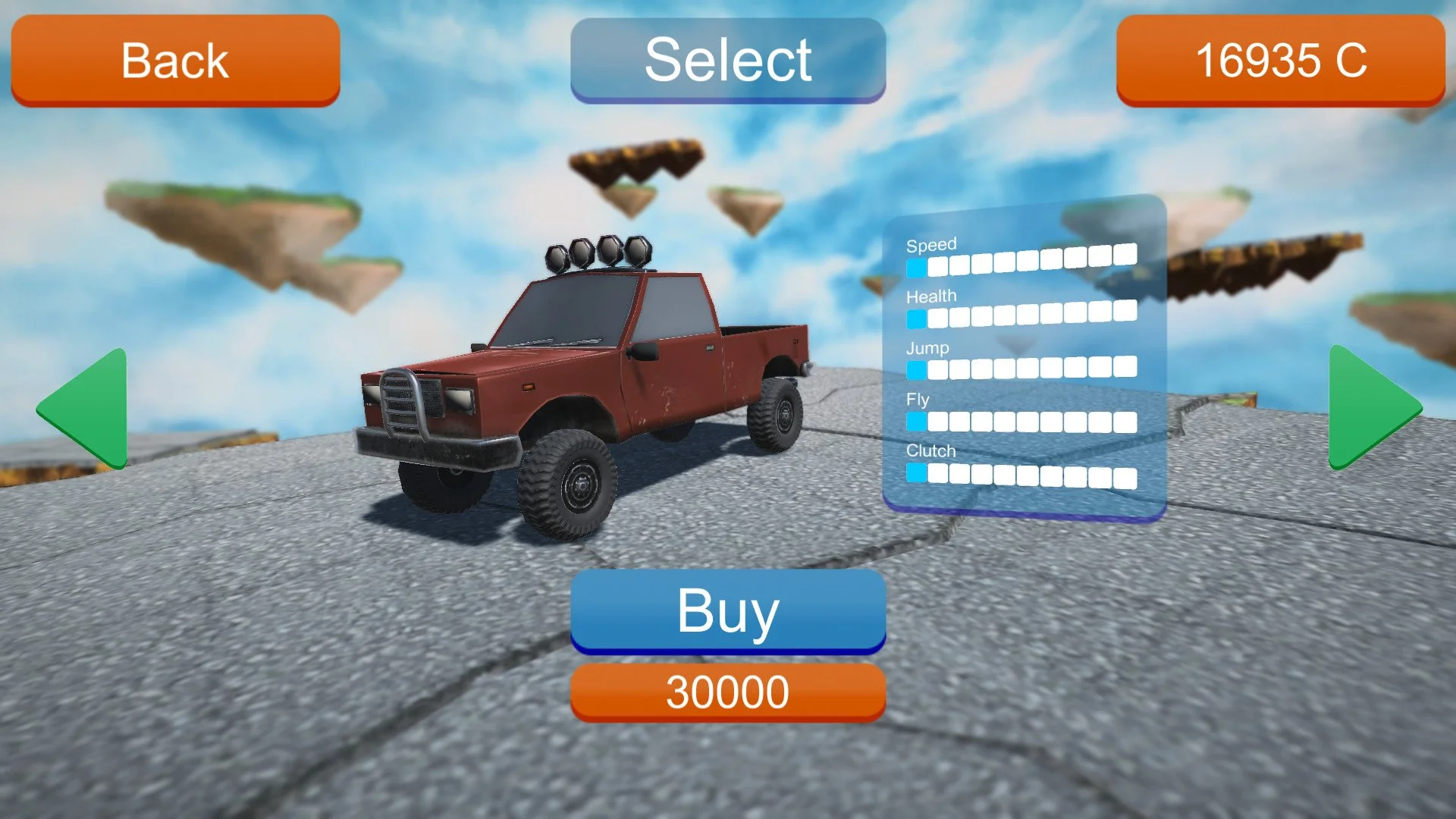Click the Fly stat row
Image resolution: width=1456 pixels, height=819 pixels.
tap(1024, 419)
